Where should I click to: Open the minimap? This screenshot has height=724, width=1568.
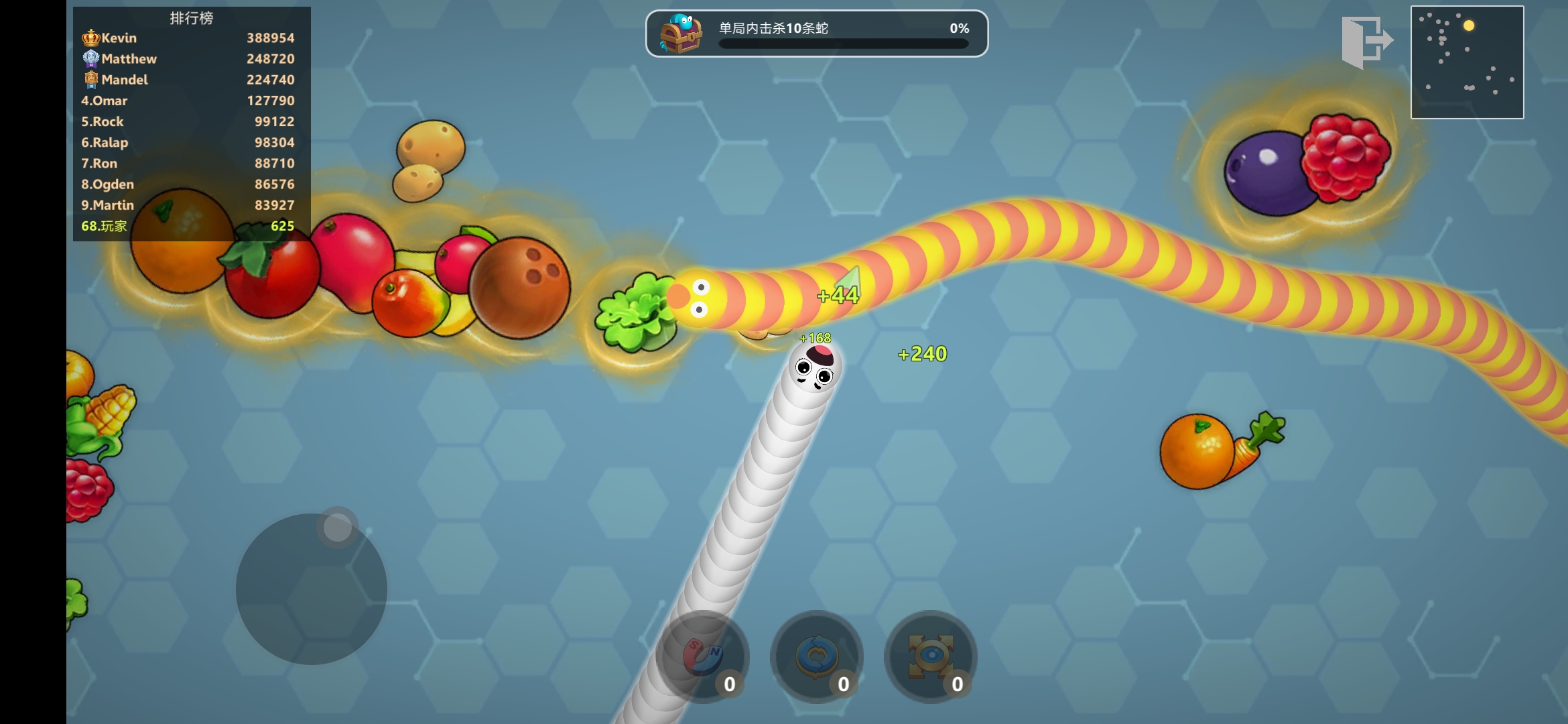1467,62
